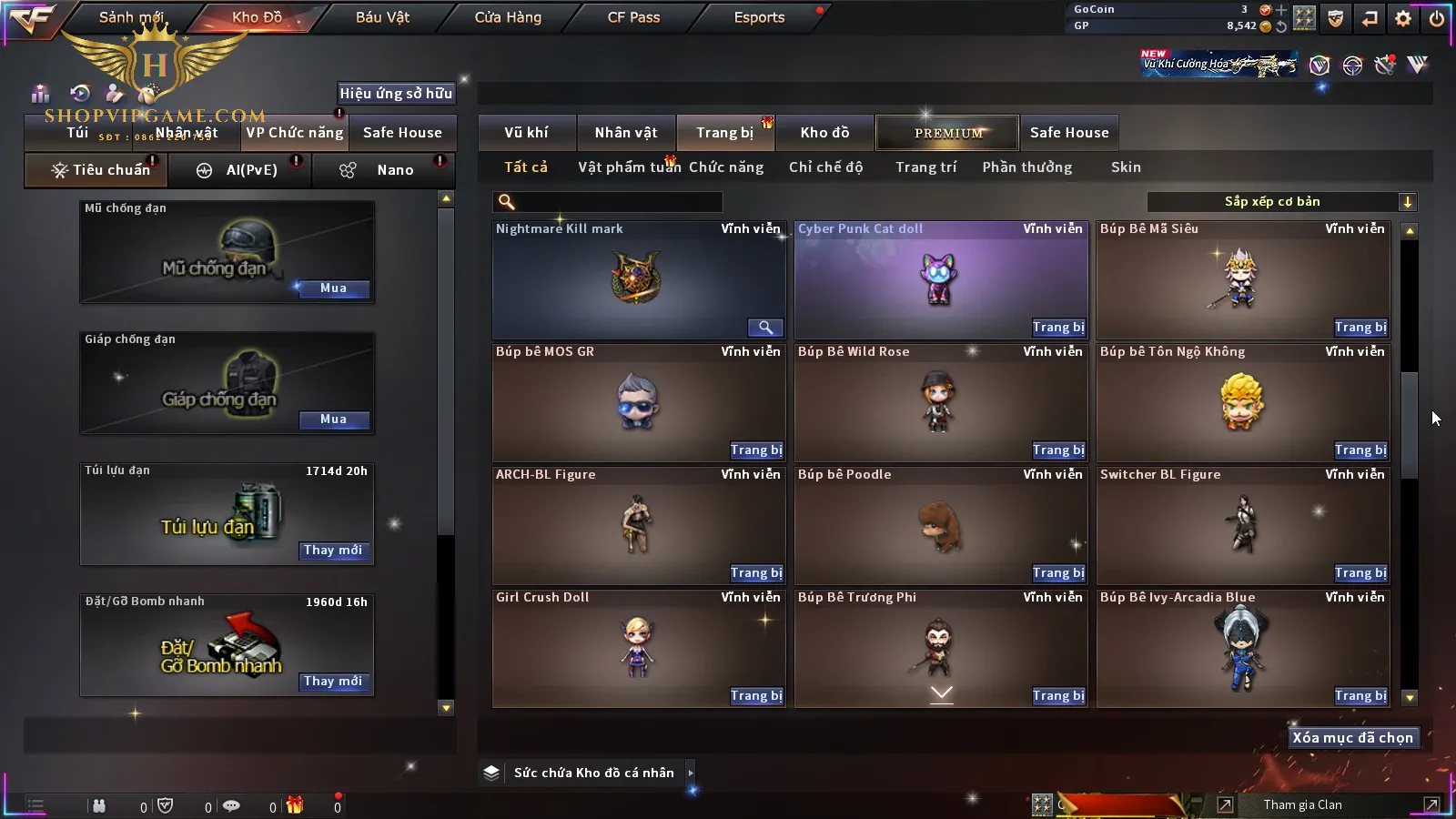Equip the Cyber Punk Cat doll
The height and width of the screenshot is (819, 1456).
click(x=1058, y=328)
